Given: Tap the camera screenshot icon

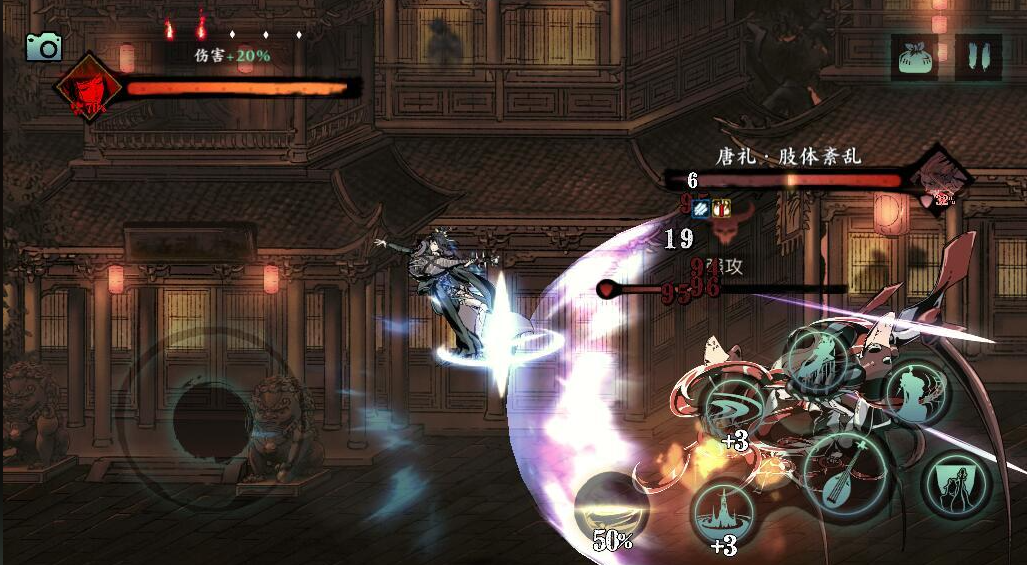Looking at the screenshot, I should pos(43,46).
